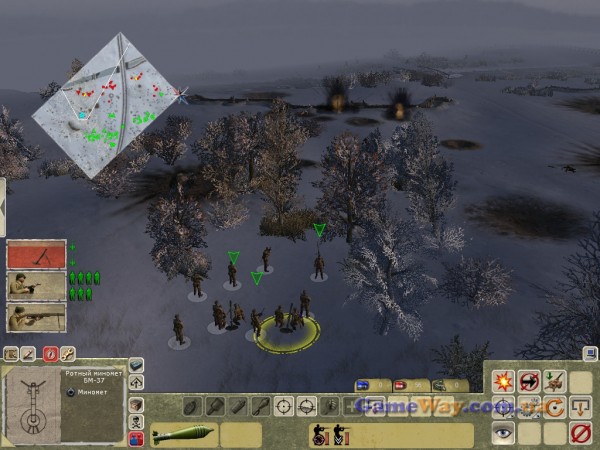
Task: Choose the anti-tank rifleman squad portrait
Action: click(36, 318)
